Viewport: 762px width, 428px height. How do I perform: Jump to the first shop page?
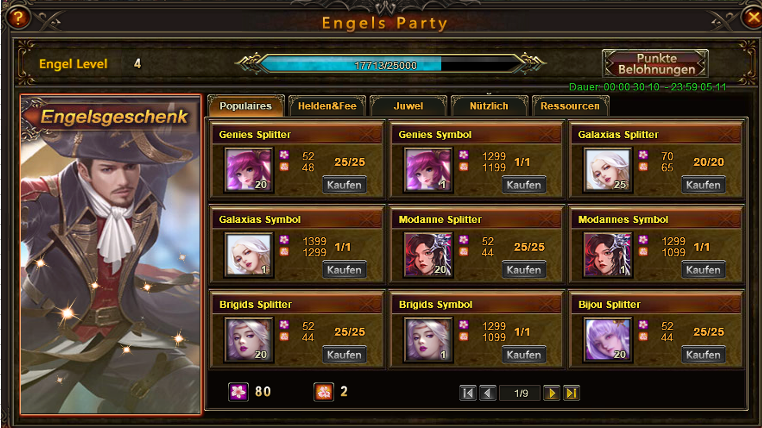tap(468, 393)
